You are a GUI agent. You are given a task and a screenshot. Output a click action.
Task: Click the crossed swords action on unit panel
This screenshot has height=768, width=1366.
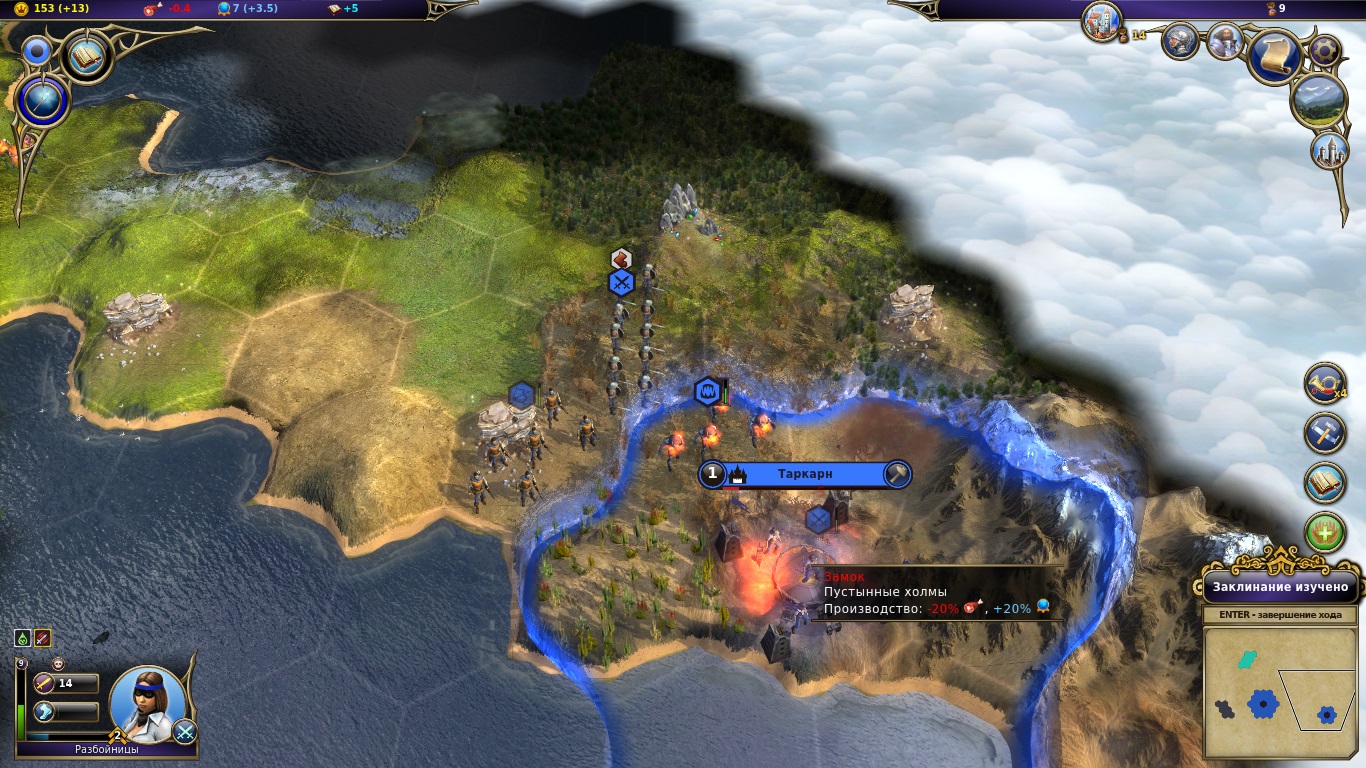tap(185, 732)
